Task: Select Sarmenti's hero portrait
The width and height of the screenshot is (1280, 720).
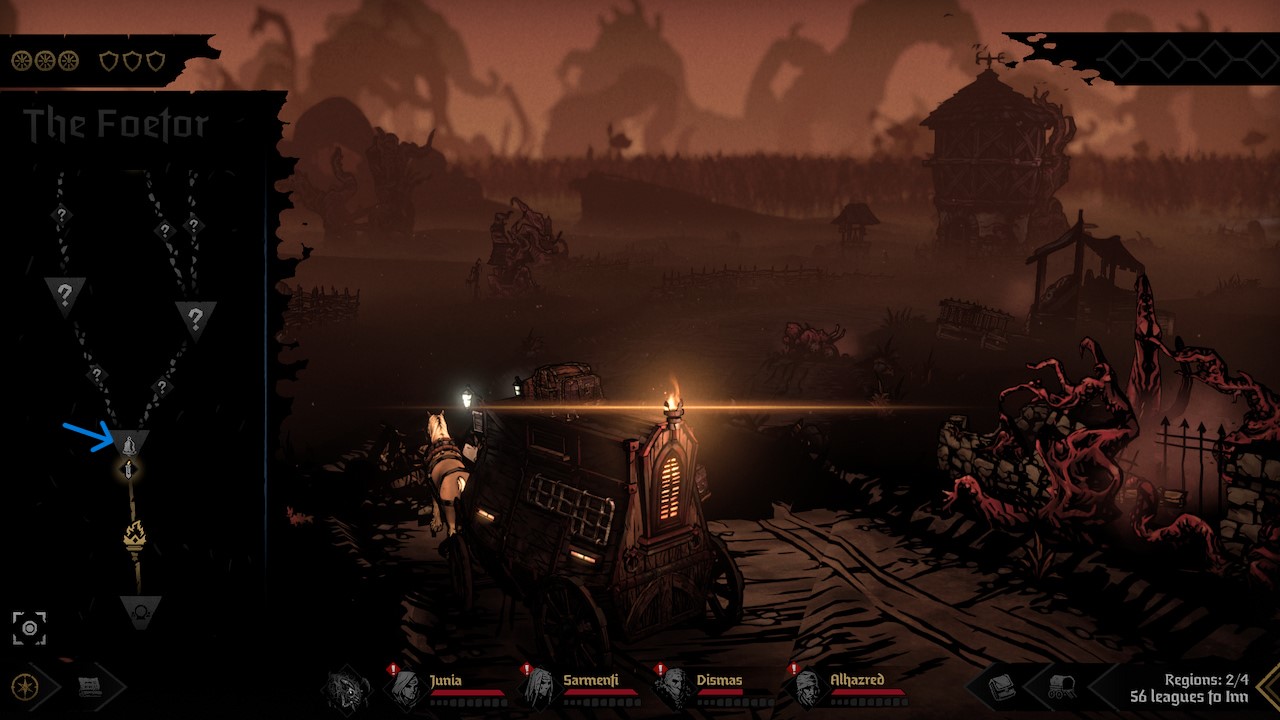Action: click(x=540, y=688)
